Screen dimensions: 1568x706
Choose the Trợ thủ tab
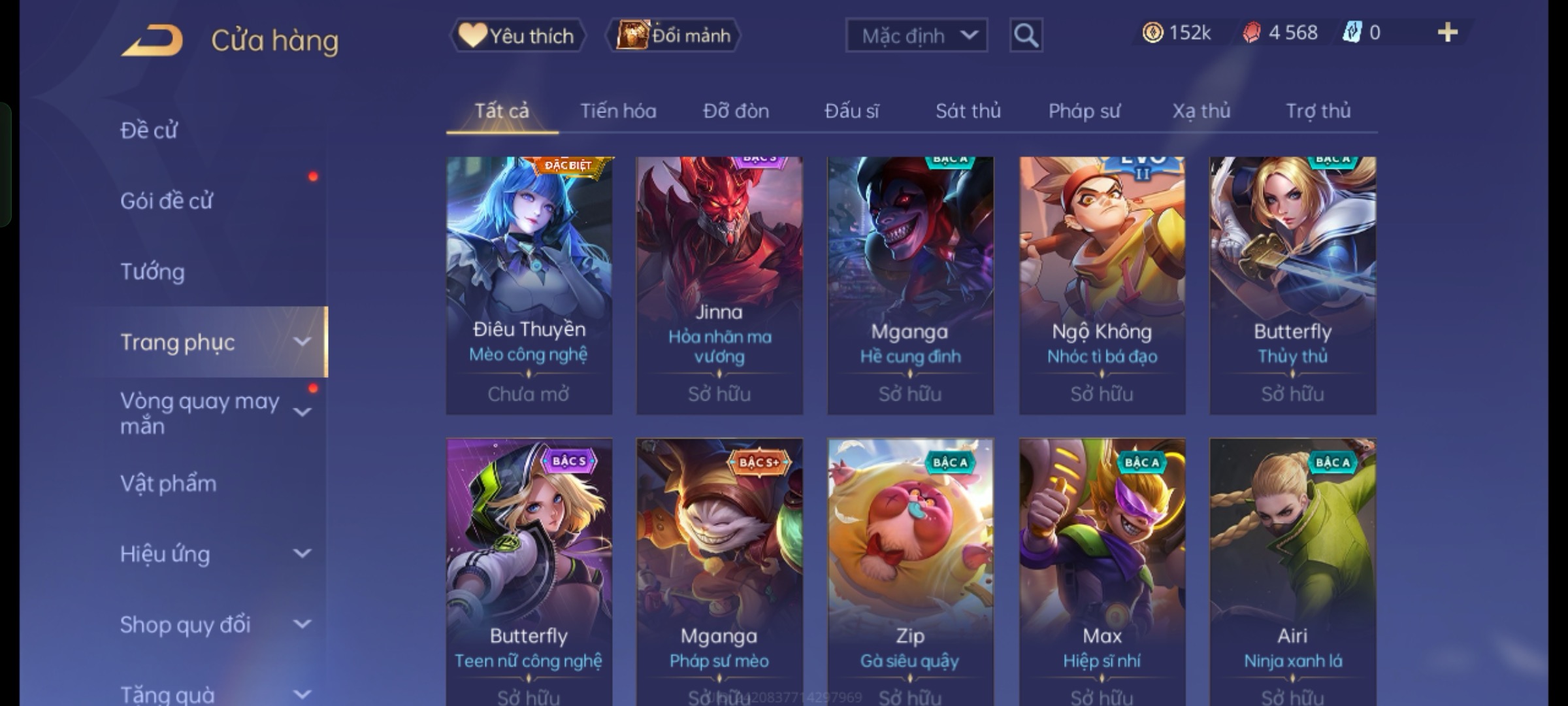pos(1318,111)
